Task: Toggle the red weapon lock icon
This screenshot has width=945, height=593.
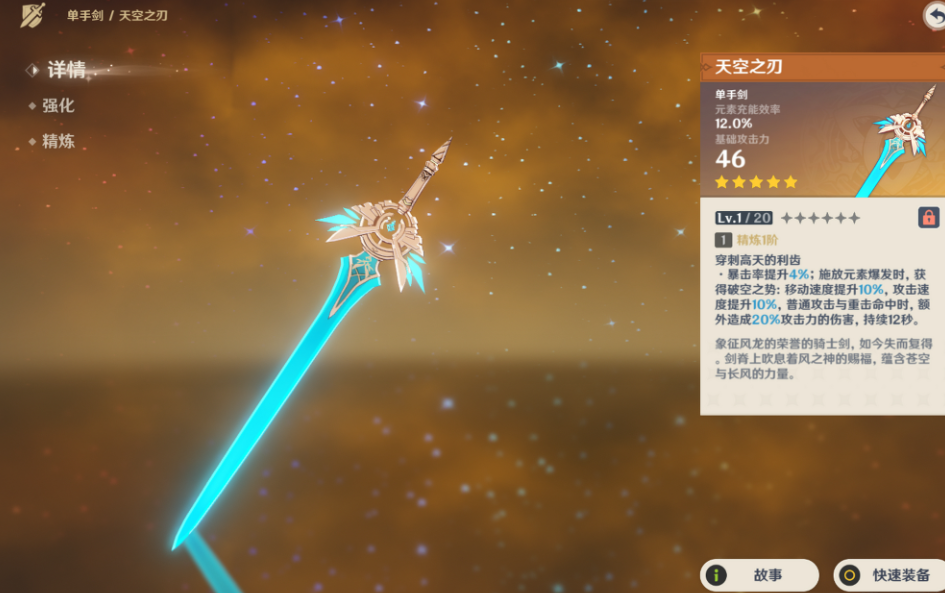Action: click(928, 217)
